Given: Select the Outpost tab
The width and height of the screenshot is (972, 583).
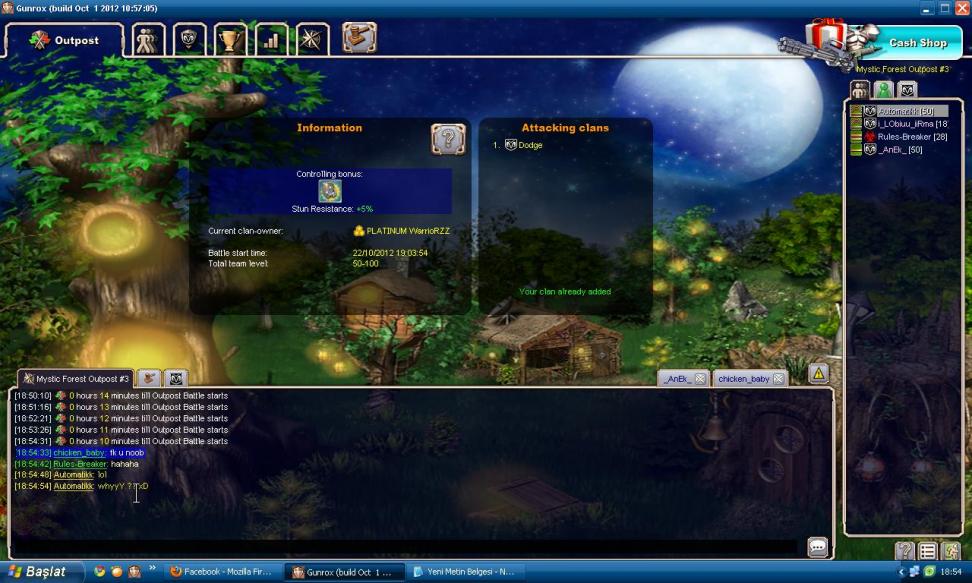Looking at the screenshot, I should [x=66, y=41].
